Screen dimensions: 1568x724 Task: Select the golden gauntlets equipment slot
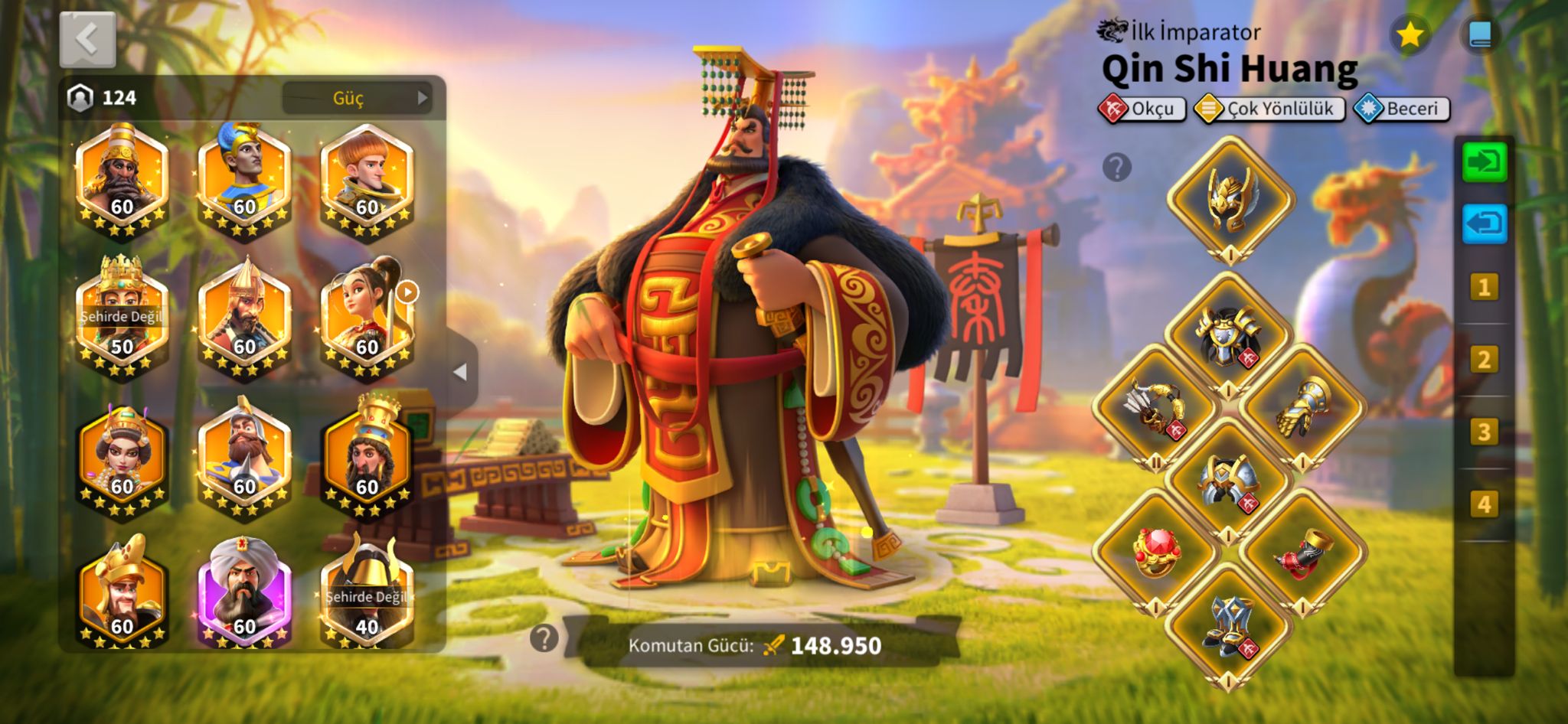tap(1303, 407)
